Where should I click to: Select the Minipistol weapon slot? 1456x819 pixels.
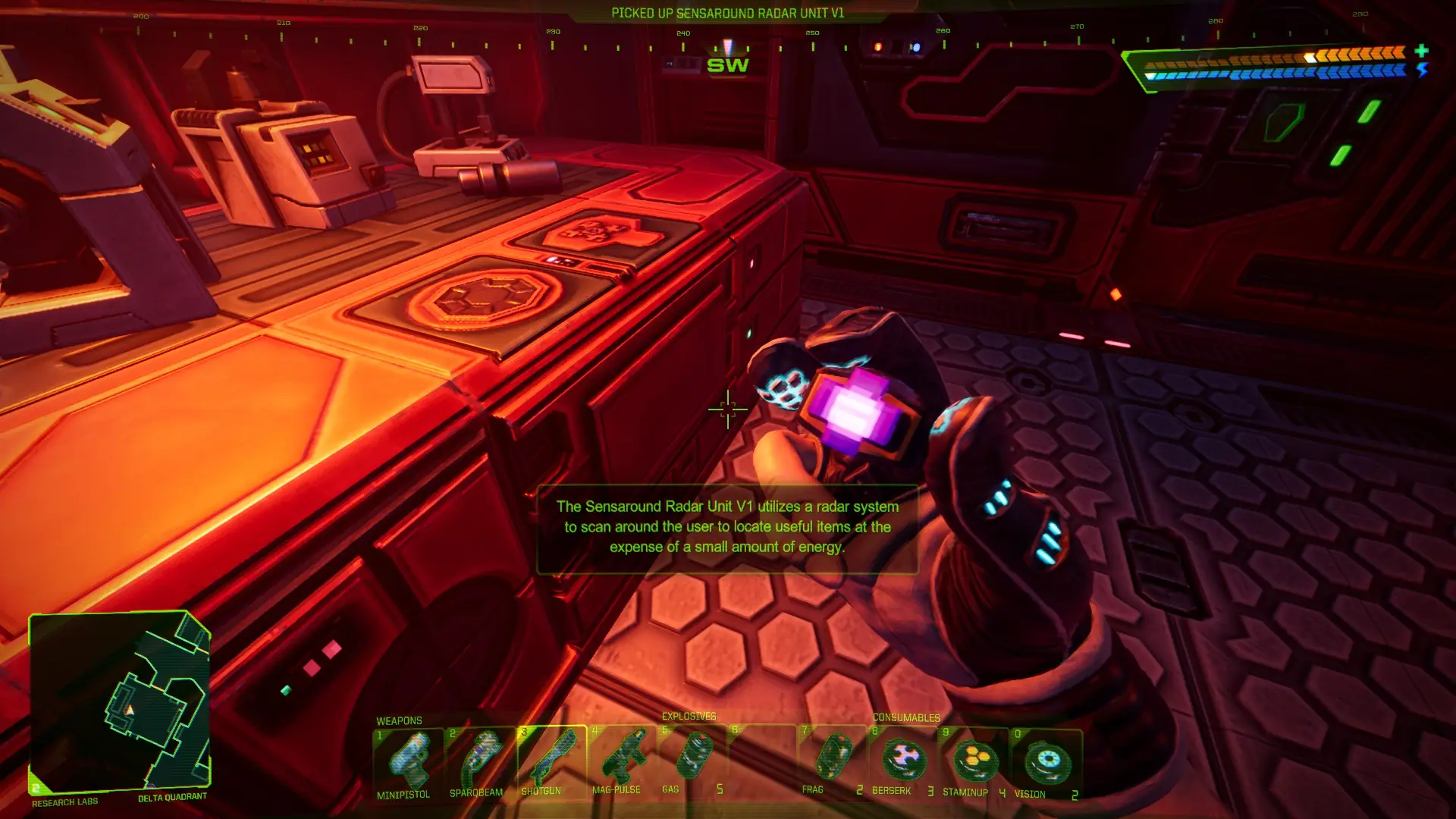408,761
